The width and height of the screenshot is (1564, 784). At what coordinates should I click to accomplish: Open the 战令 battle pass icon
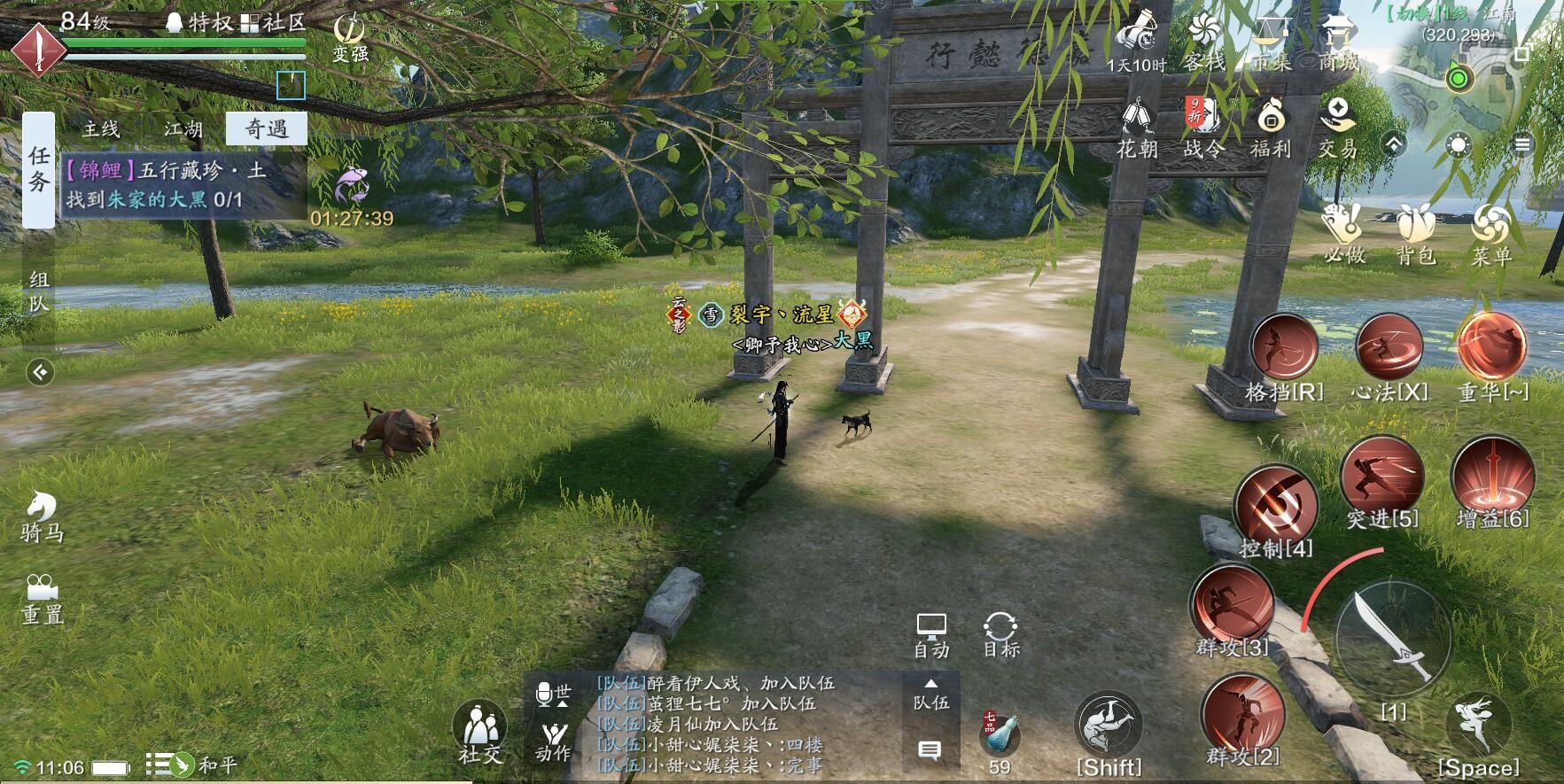(x=1203, y=124)
